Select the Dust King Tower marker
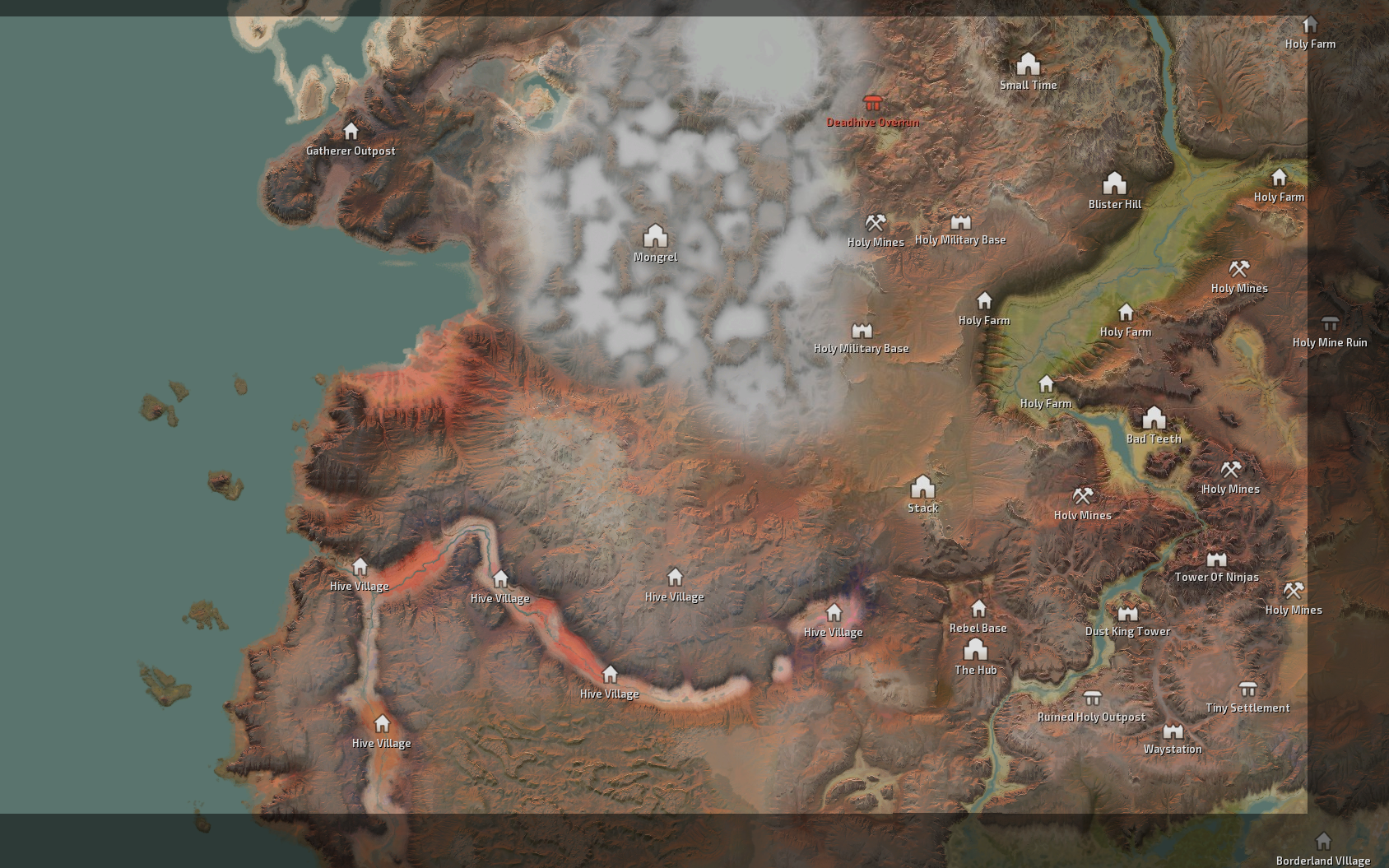The width and height of the screenshot is (1389, 868). click(x=1127, y=614)
